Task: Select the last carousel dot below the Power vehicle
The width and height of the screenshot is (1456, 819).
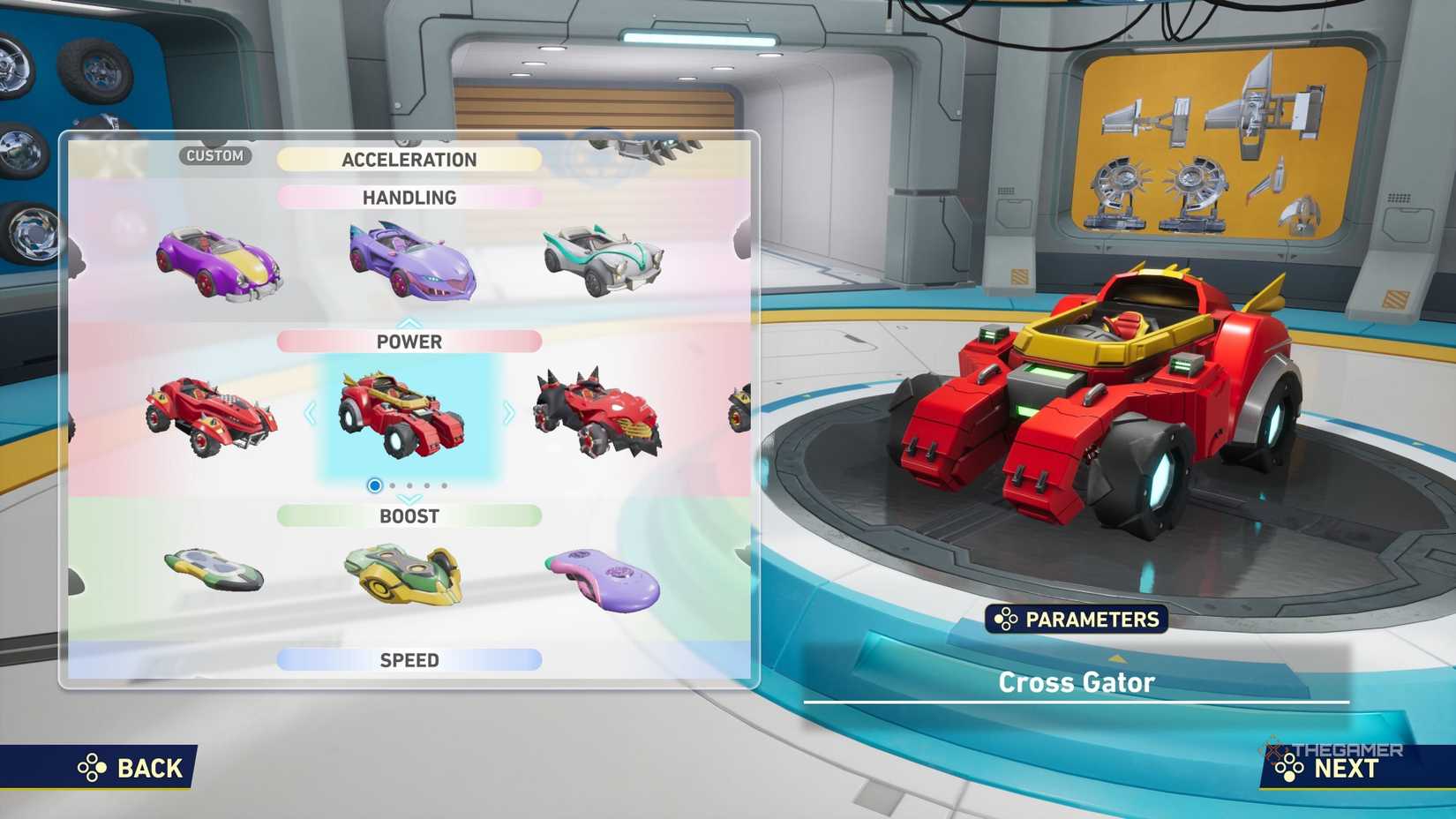Action: 444,485
